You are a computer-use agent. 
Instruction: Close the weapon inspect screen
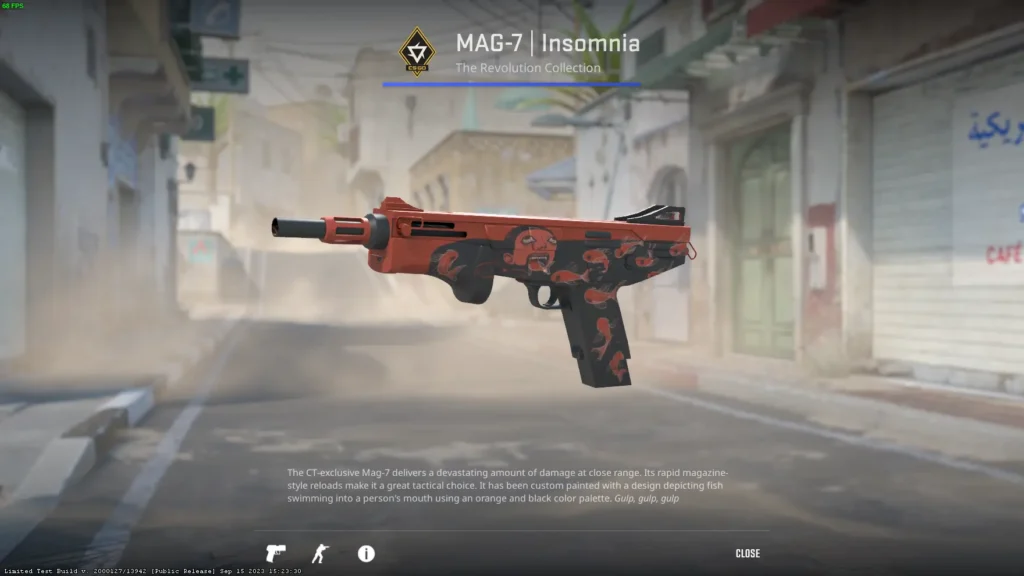(x=747, y=553)
